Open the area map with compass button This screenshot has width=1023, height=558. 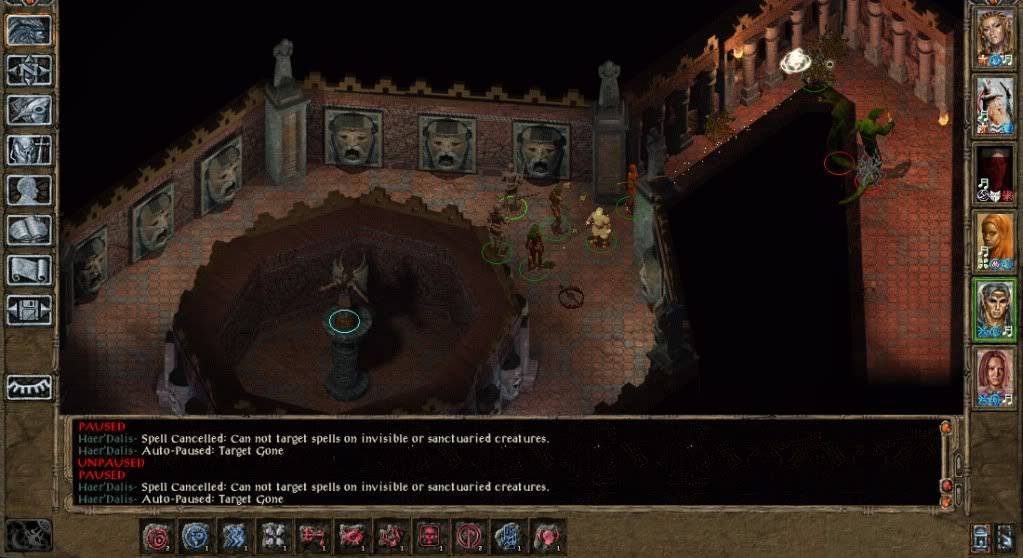pos(30,70)
